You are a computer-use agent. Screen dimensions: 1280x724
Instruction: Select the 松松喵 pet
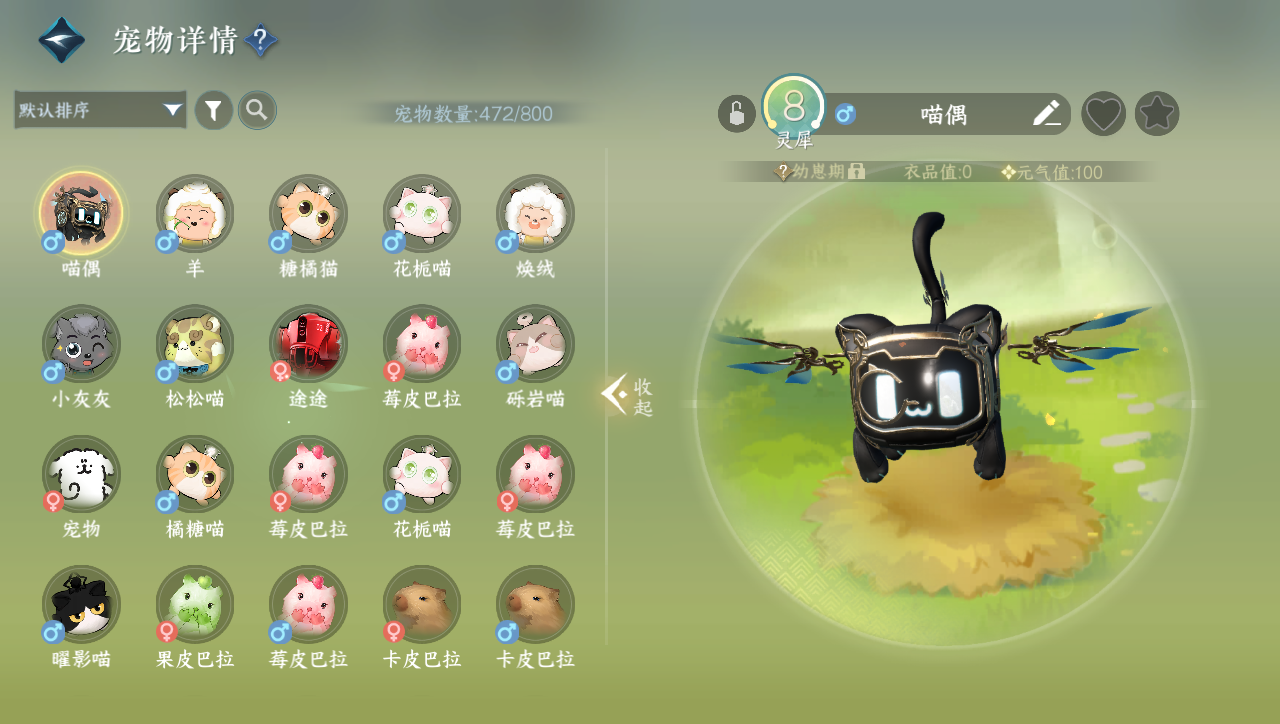point(195,344)
